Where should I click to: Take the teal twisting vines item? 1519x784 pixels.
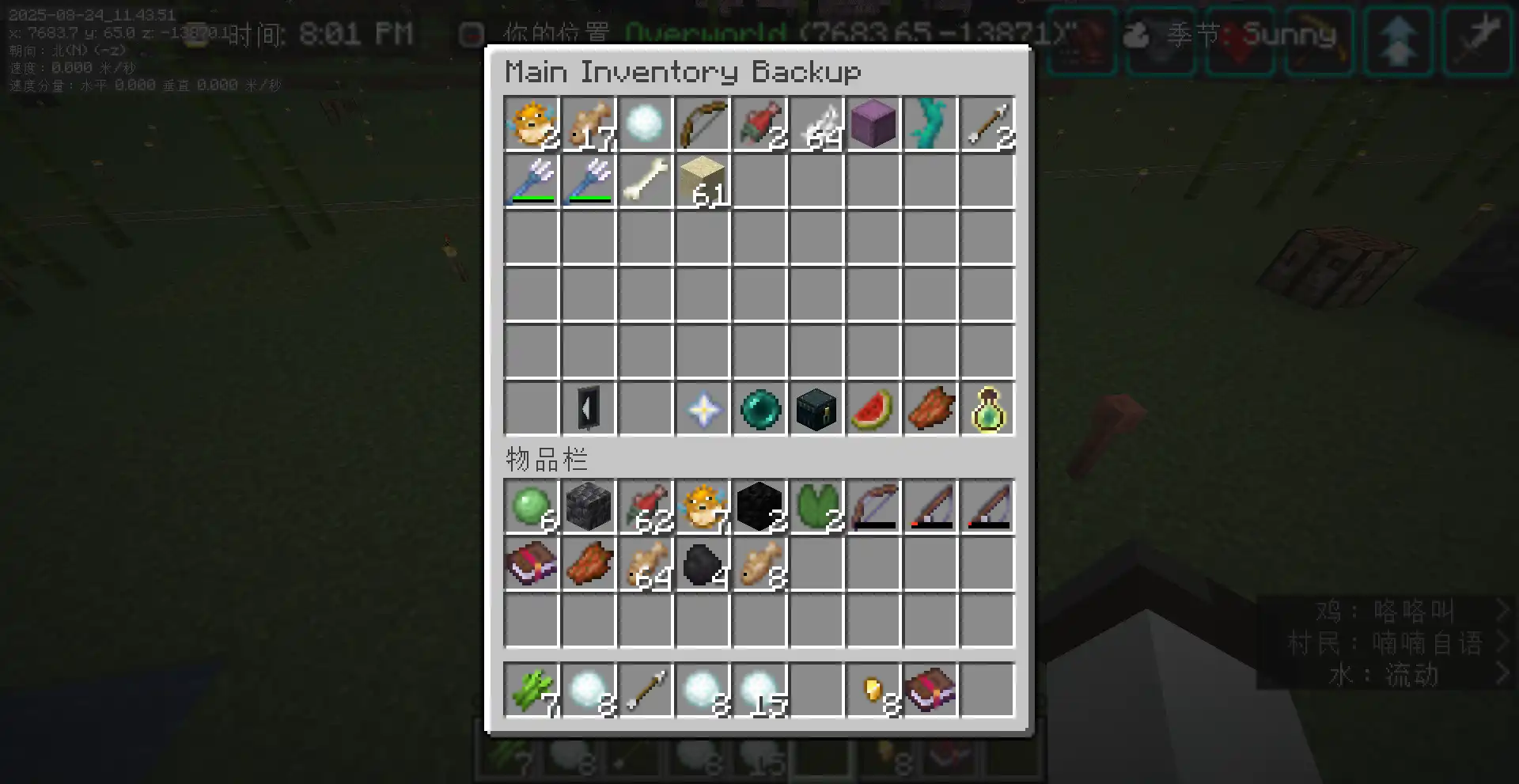(930, 124)
